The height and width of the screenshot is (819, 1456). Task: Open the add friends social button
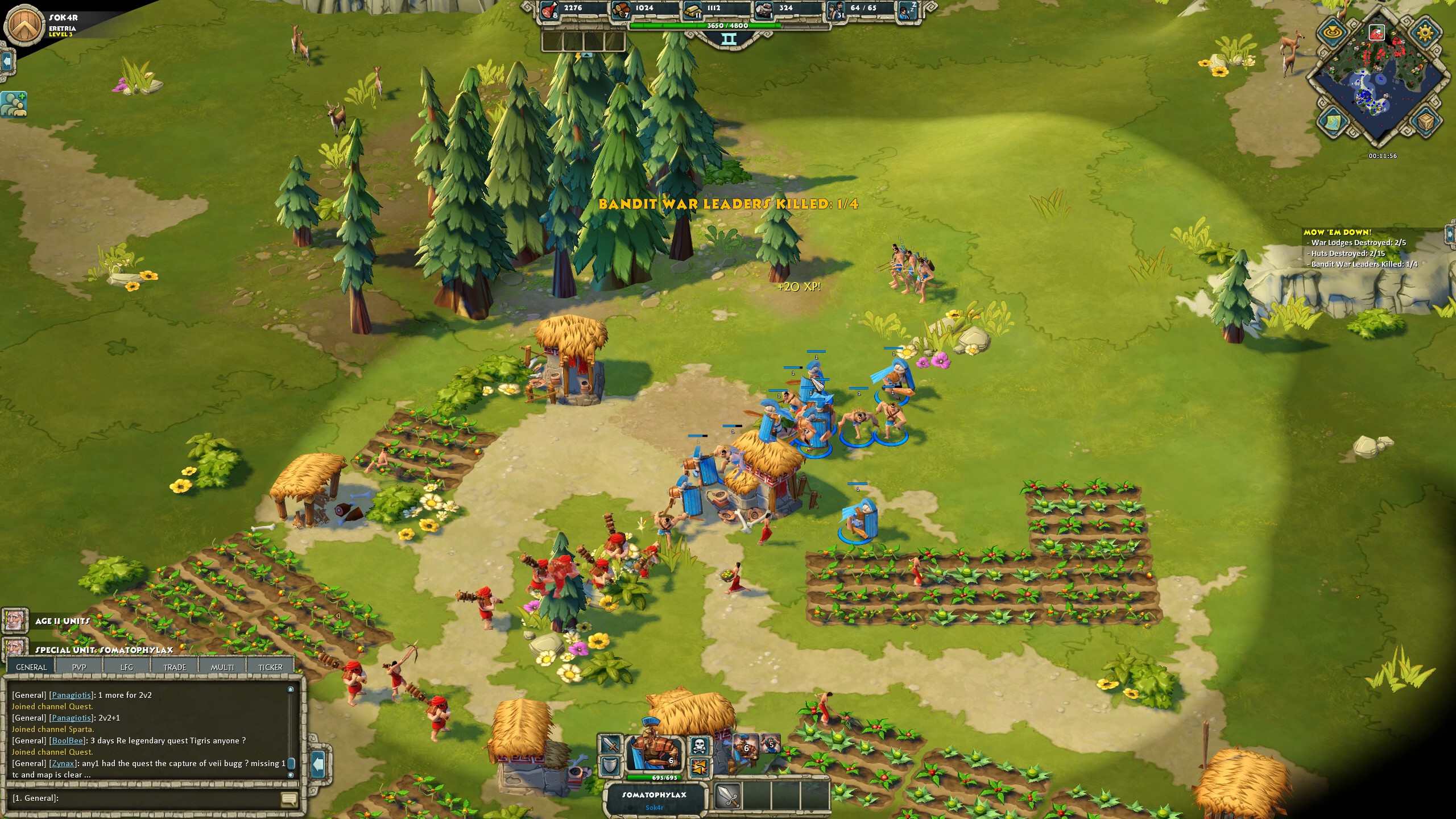tap(14, 104)
